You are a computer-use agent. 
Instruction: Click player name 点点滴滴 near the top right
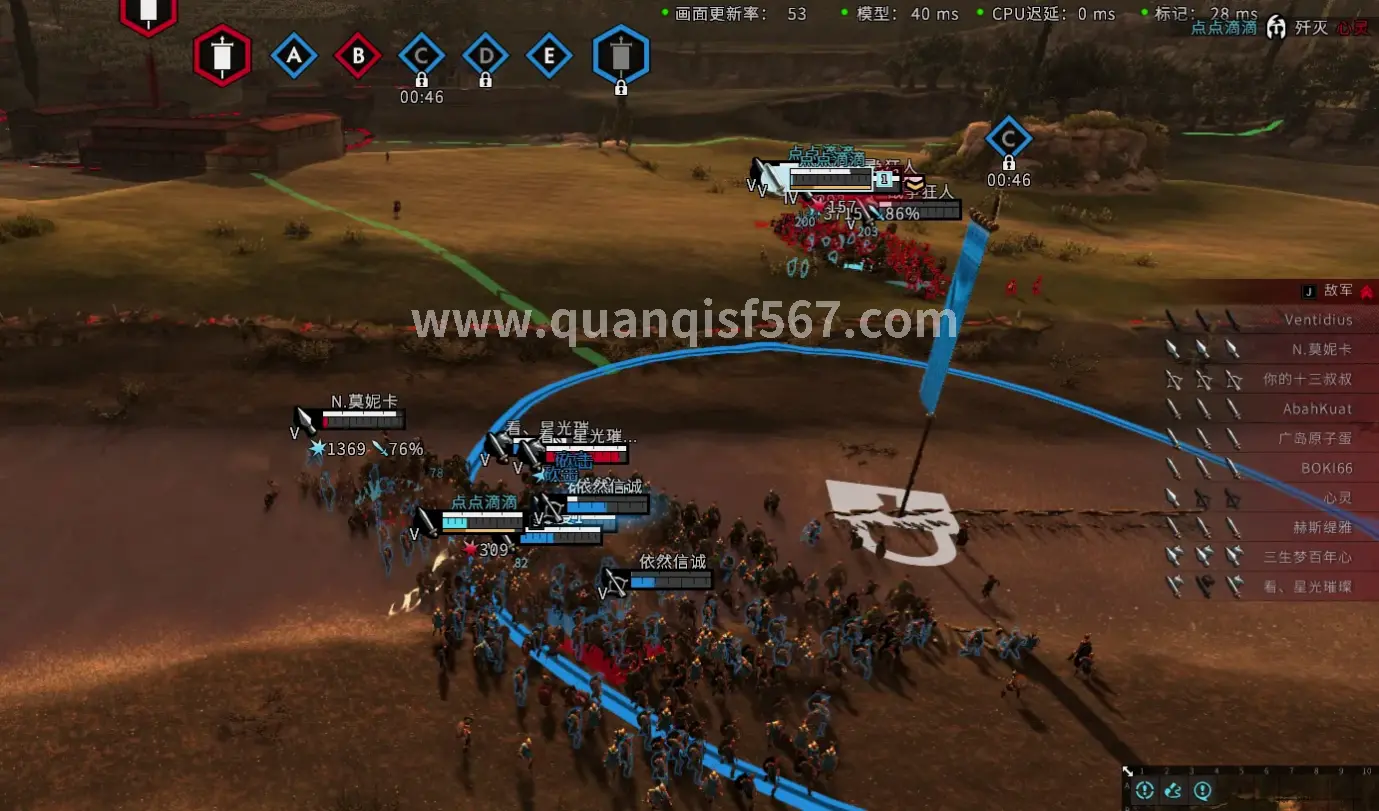click(1223, 29)
